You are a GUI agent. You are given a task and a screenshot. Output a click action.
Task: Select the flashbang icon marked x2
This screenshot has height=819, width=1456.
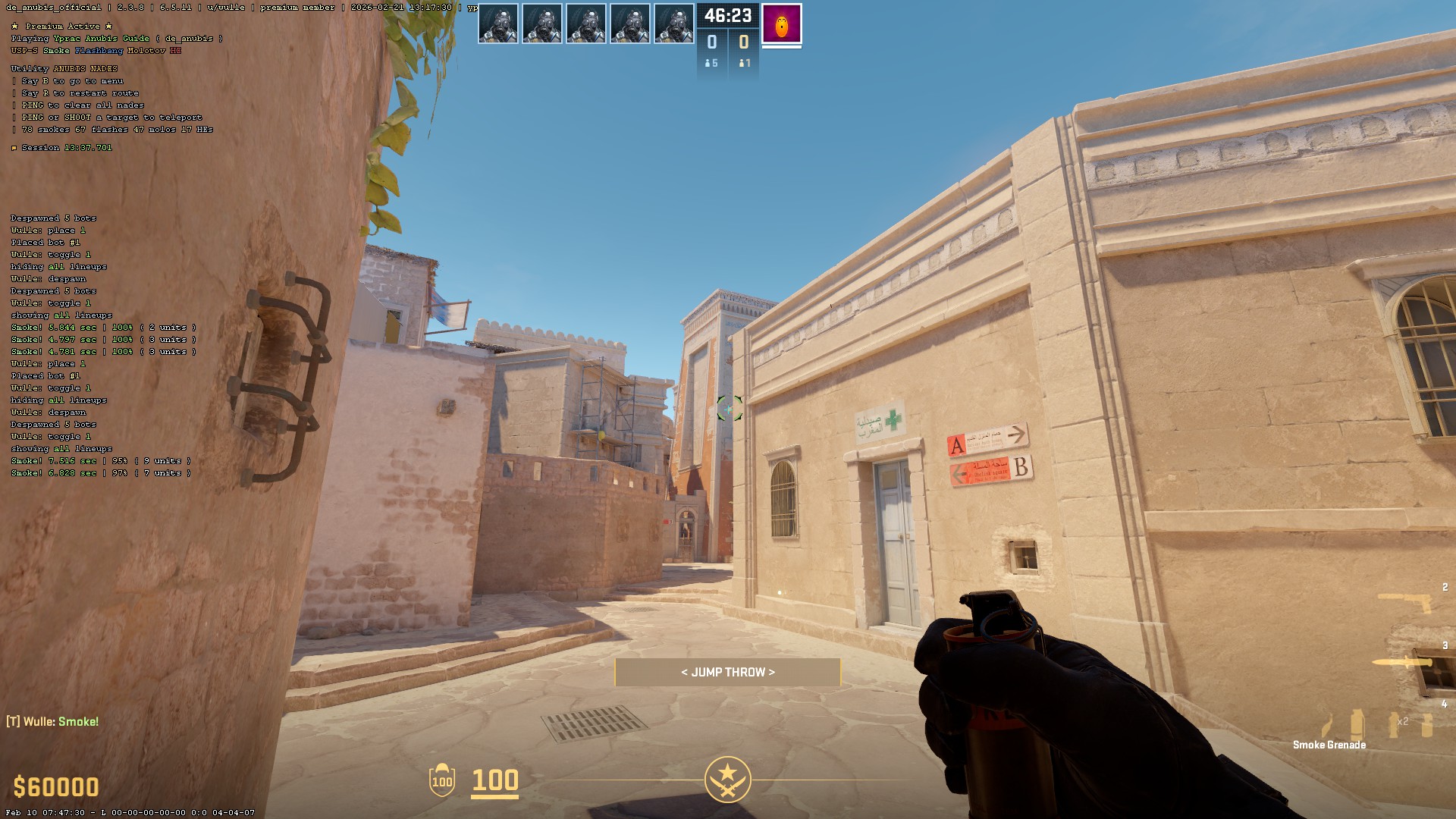[1394, 725]
